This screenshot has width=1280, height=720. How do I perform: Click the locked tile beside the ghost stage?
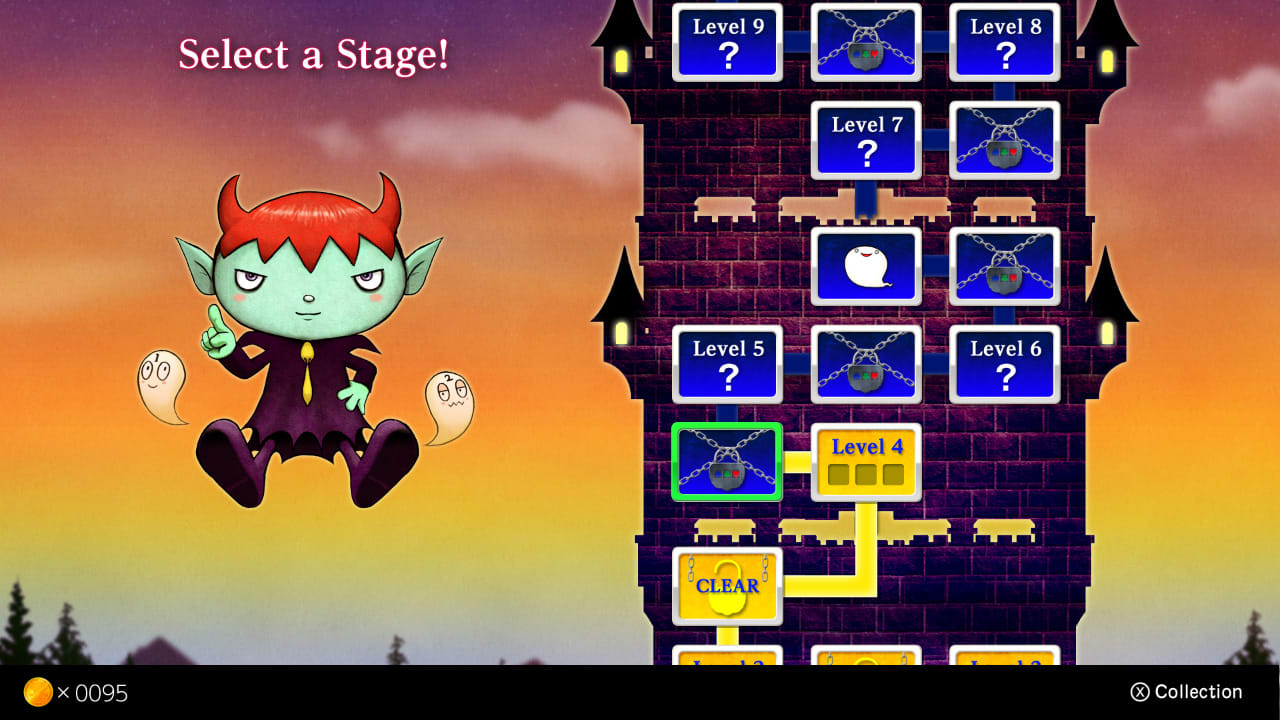click(1005, 265)
